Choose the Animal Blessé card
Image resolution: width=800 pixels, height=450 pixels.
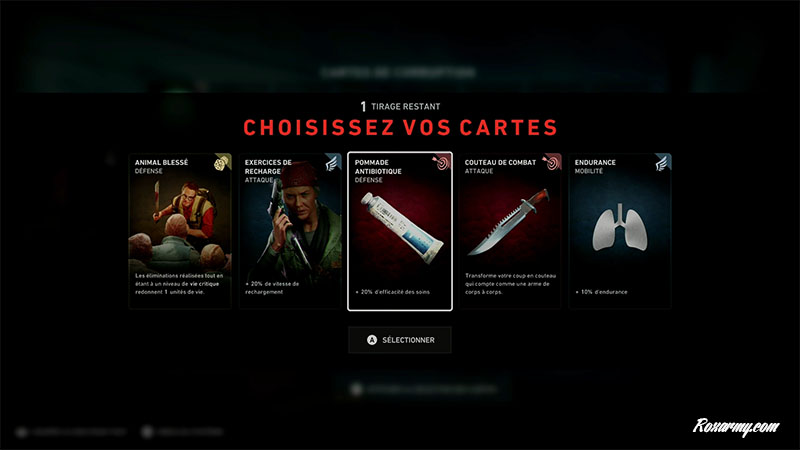tap(180, 231)
